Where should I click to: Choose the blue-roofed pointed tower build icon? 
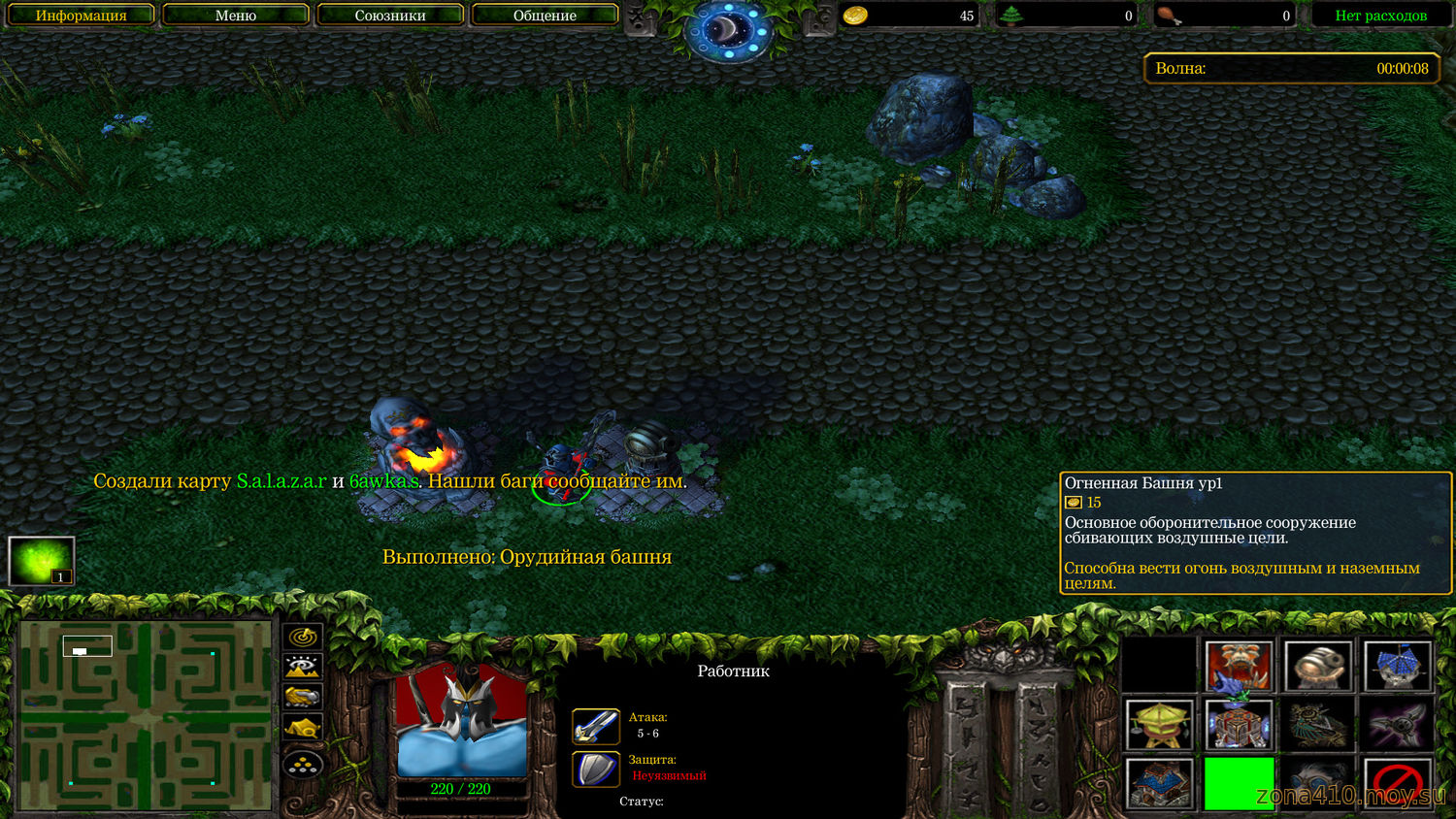[1397, 666]
